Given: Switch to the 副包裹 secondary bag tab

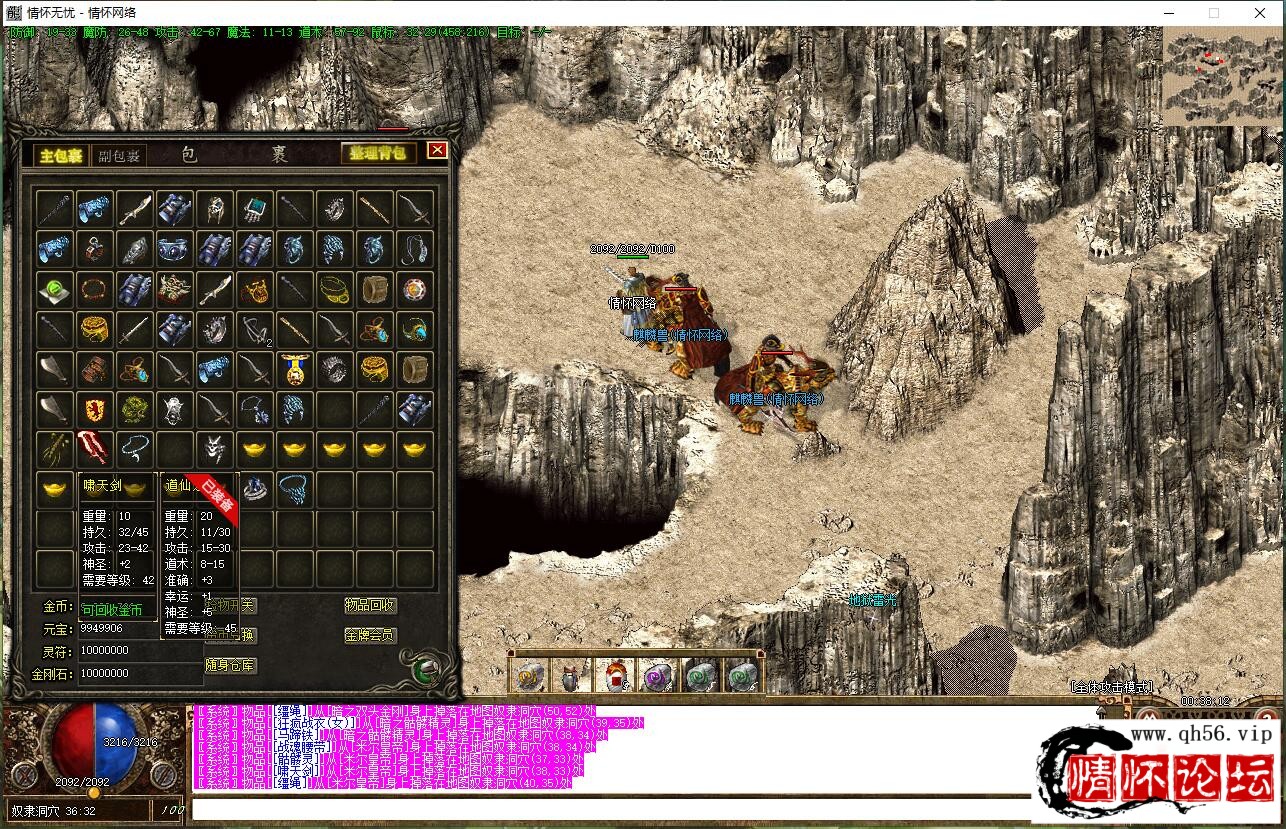Looking at the screenshot, I should (120, 155).
